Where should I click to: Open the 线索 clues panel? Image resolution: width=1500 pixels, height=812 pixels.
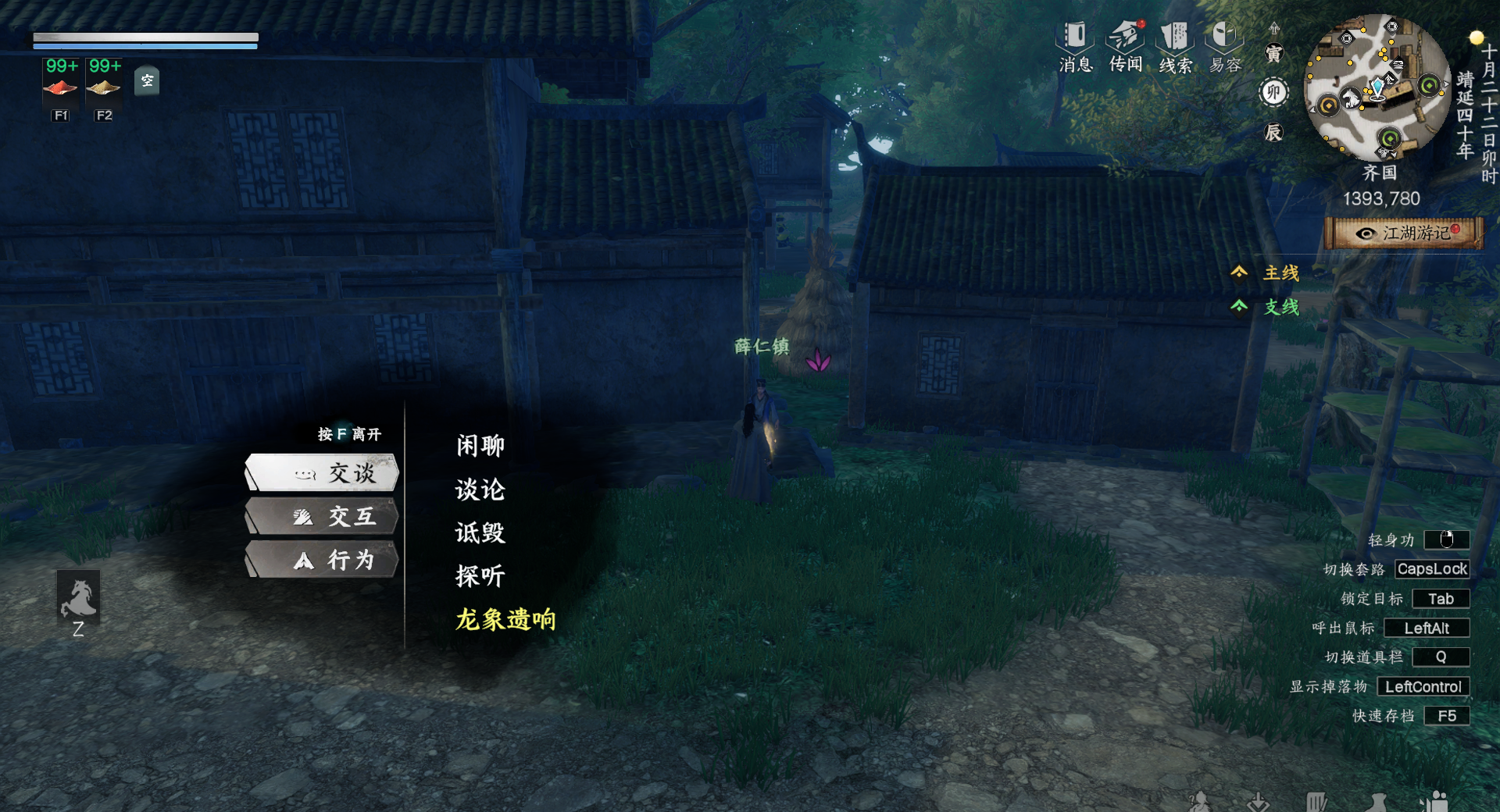[x=1175, y=45]
